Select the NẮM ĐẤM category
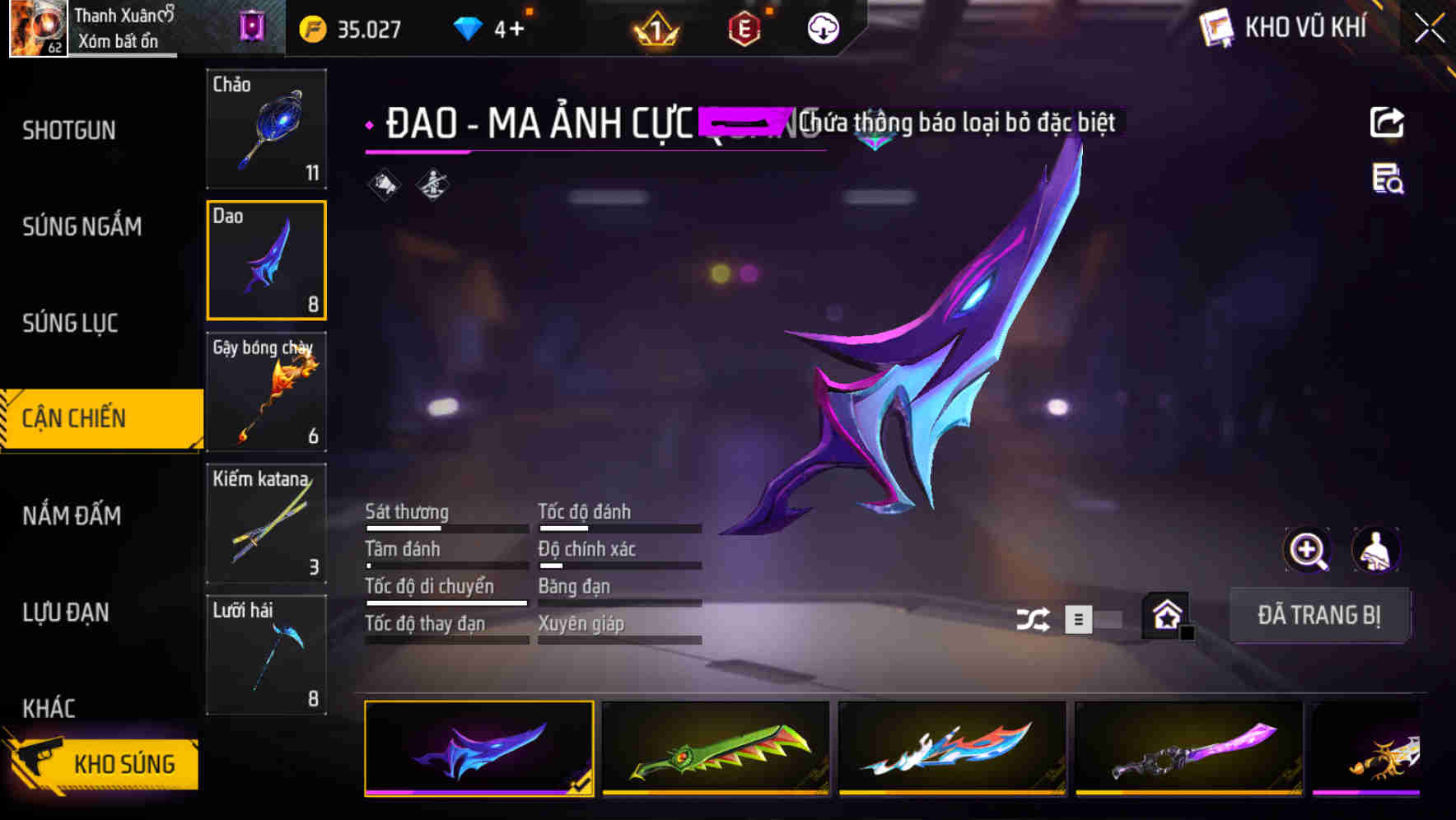Screen dimensions: 1456x820 point(71,515)
